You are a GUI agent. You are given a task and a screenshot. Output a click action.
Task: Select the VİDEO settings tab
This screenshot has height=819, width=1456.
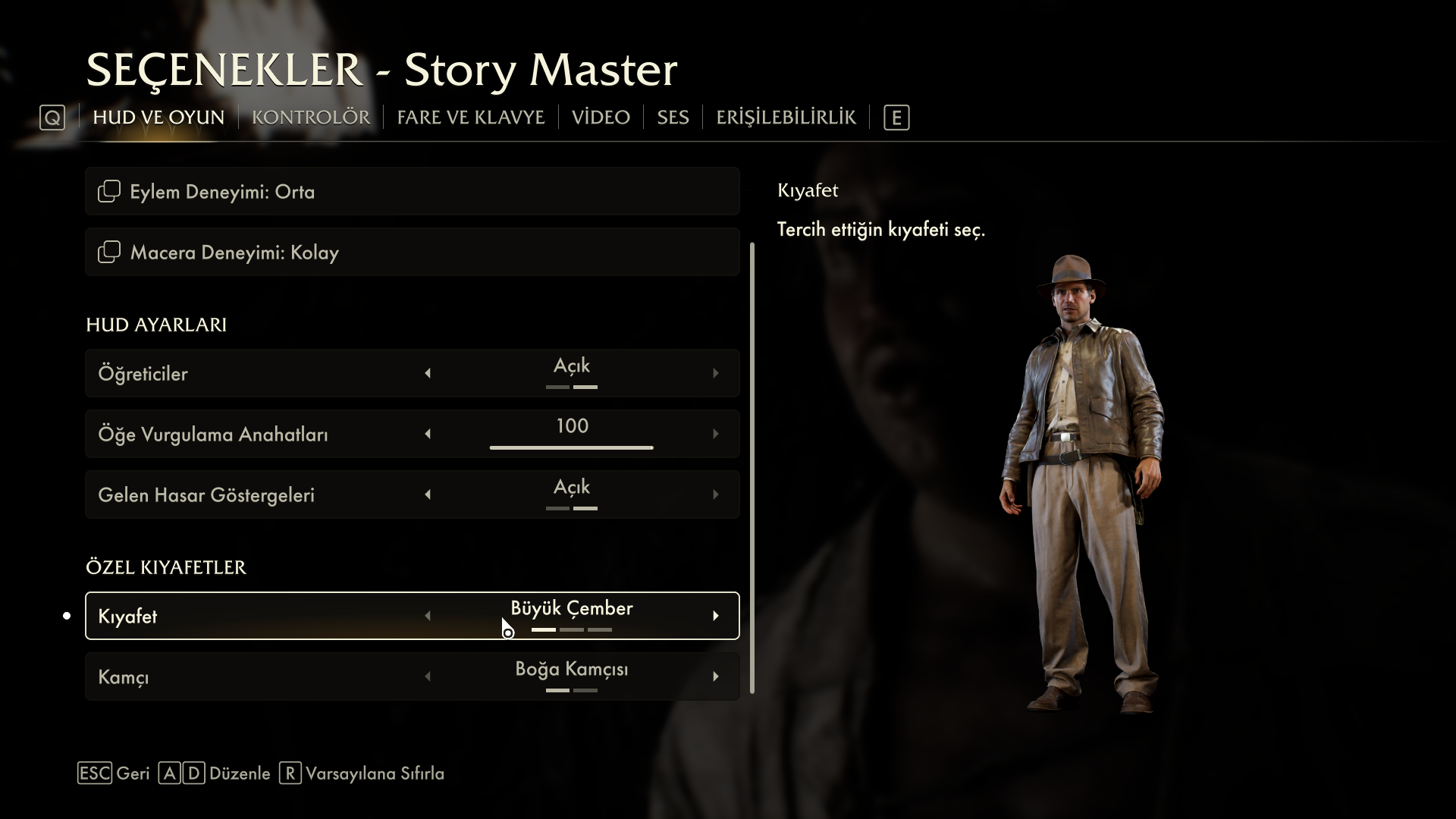[601, 118]
